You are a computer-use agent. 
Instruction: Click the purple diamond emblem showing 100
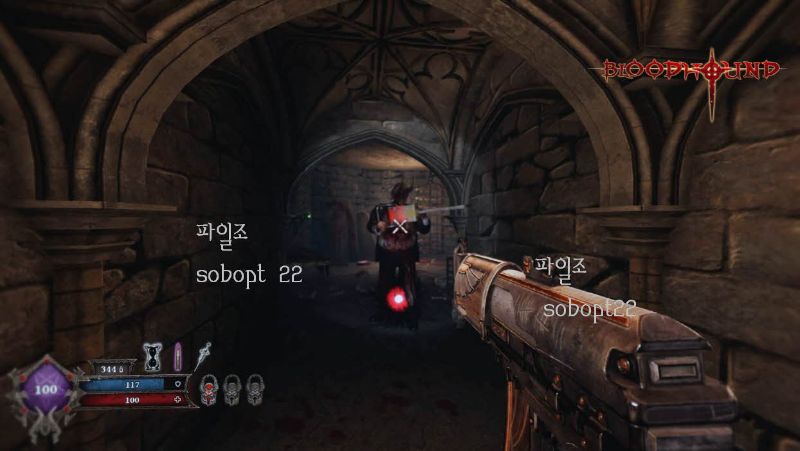click(x=46, y=388)
